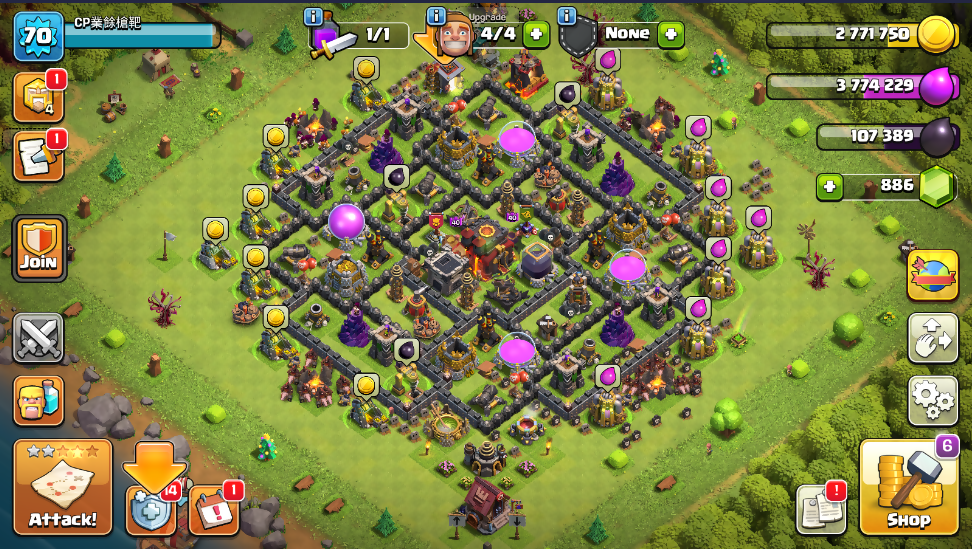This screenshot has height=549, width=972.
Task: Select the level 70 experience badge
Action: coord(37,38)
